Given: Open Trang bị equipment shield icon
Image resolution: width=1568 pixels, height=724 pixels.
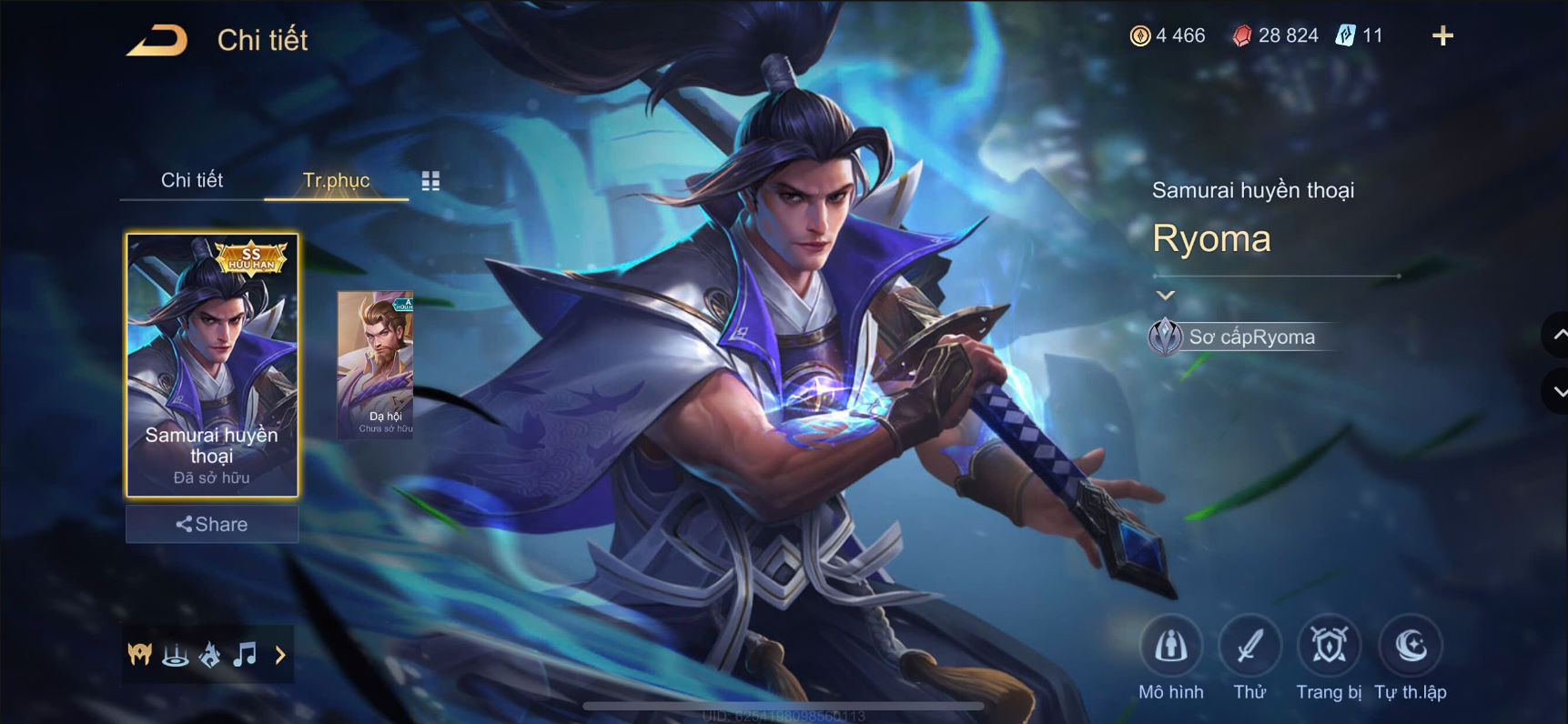Looking at the screenshot, I should [1329, 648].
